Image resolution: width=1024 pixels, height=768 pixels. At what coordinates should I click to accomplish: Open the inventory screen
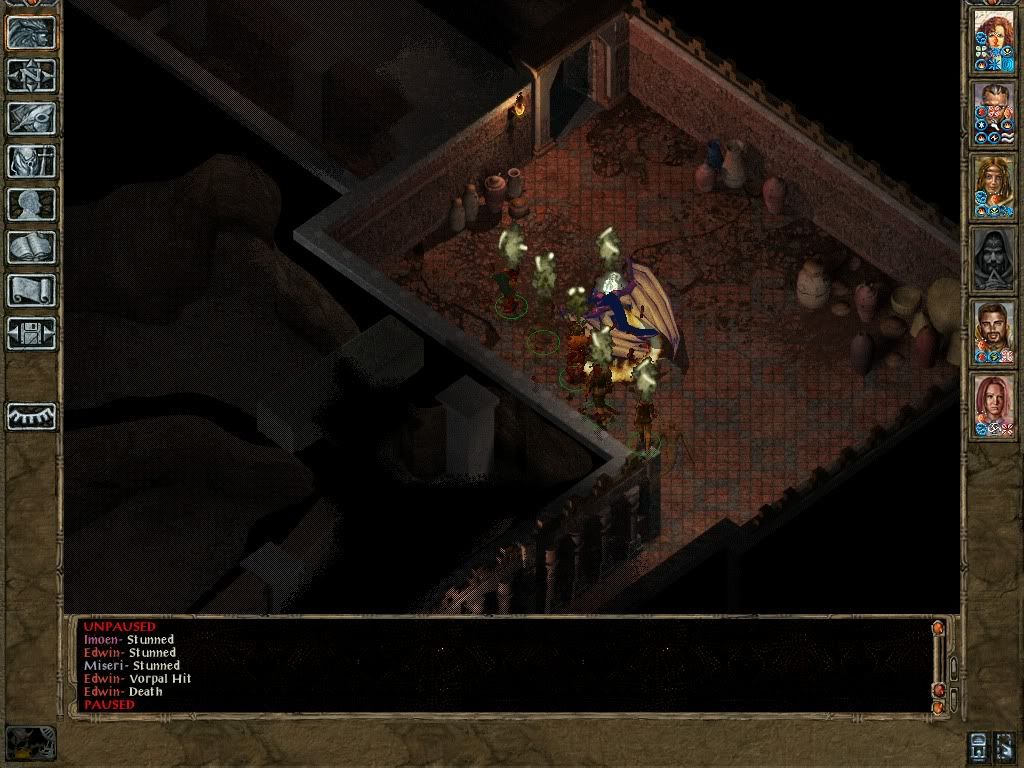31,161
